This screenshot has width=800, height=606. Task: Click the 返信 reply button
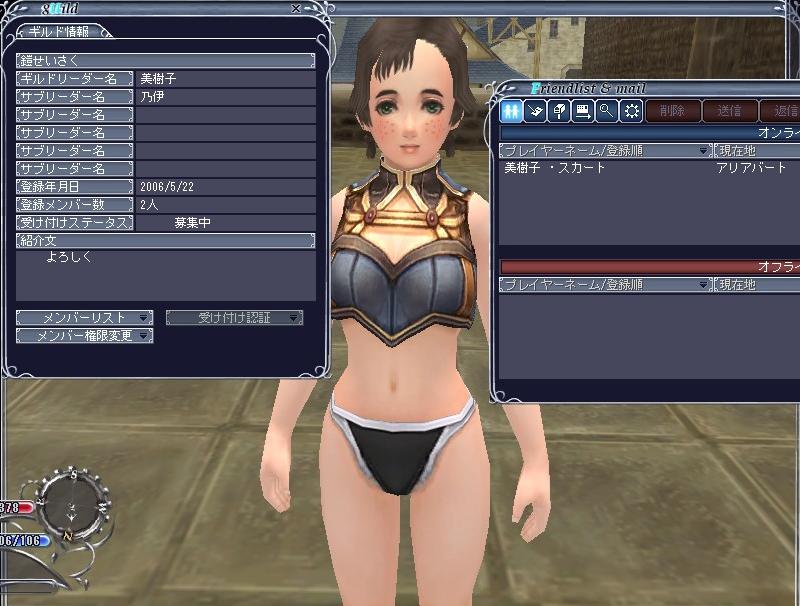point(780,111)
